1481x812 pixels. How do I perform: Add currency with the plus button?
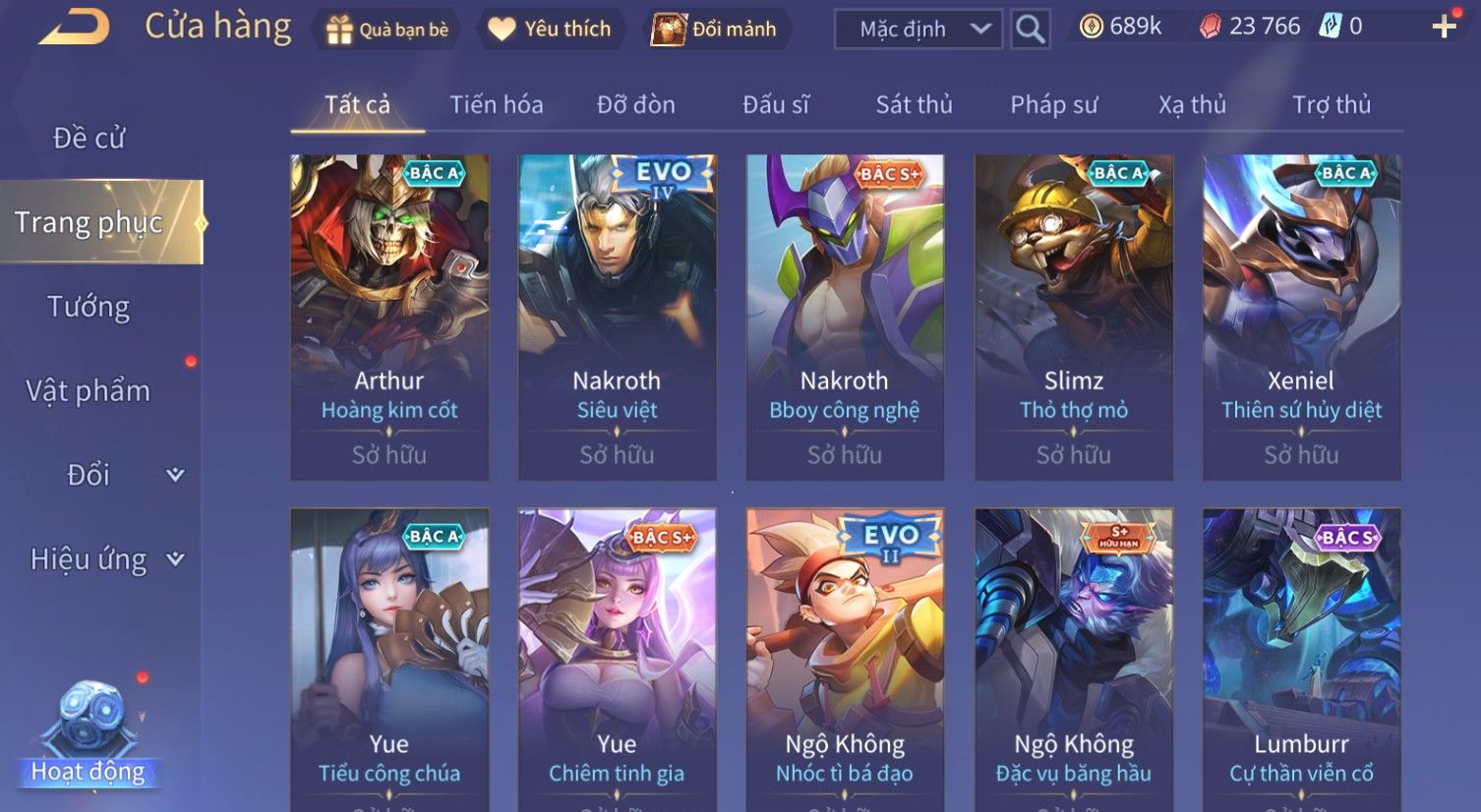[1444, 27]
